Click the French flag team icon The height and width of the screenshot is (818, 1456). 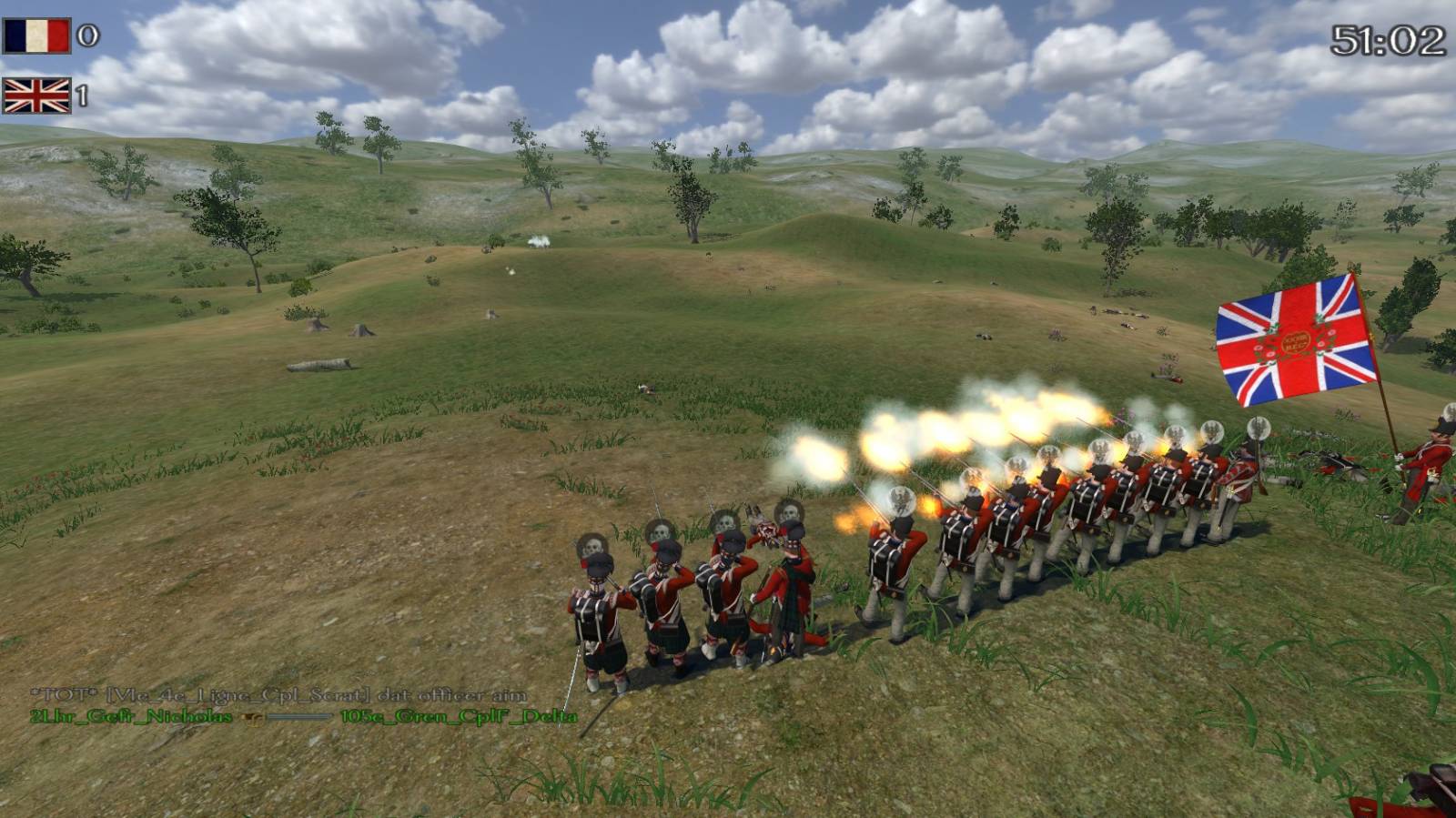(x=36, y=36)
